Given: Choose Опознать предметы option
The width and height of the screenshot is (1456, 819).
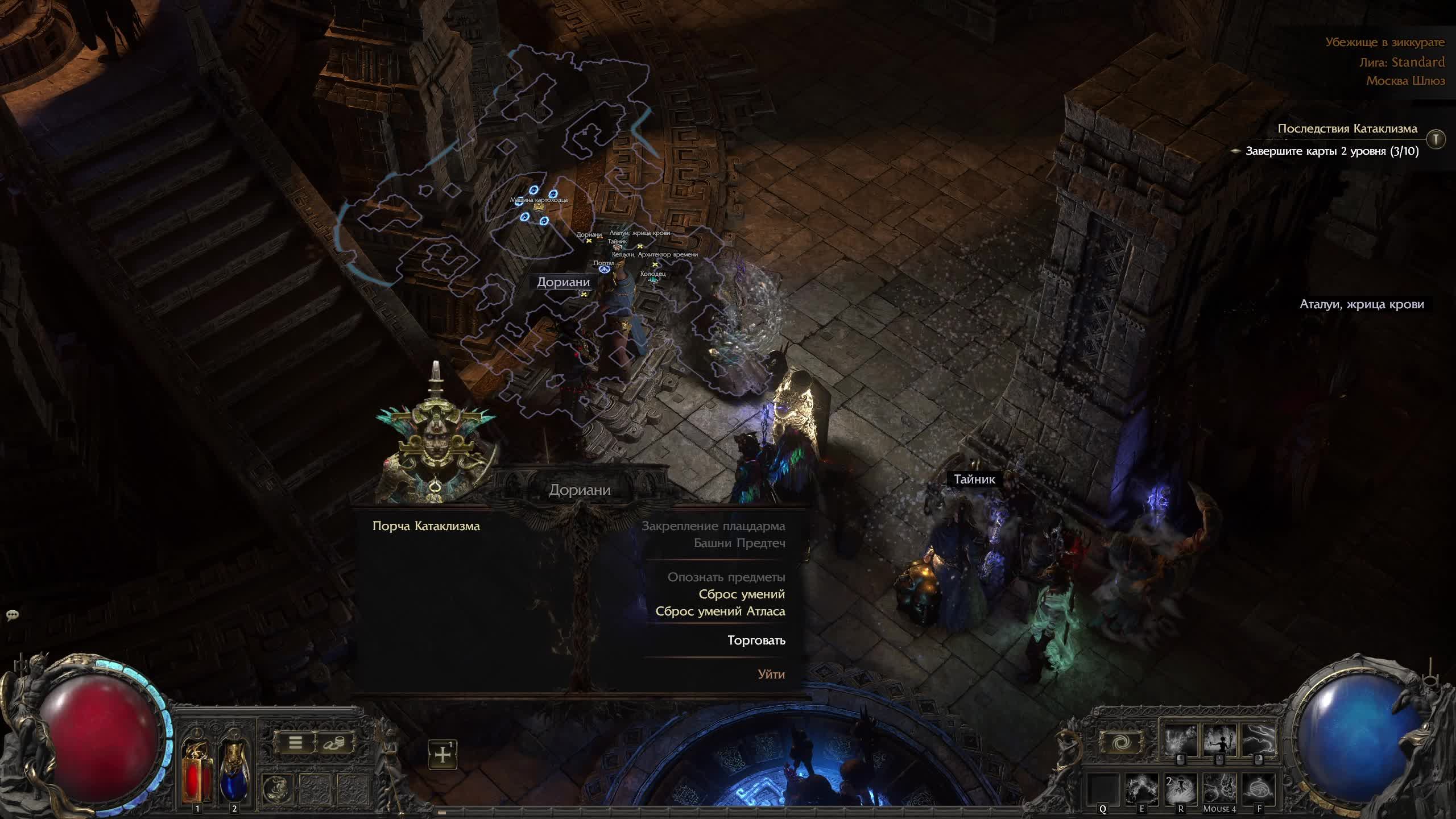Looking at the screenshot, I should tap(726, 577).
